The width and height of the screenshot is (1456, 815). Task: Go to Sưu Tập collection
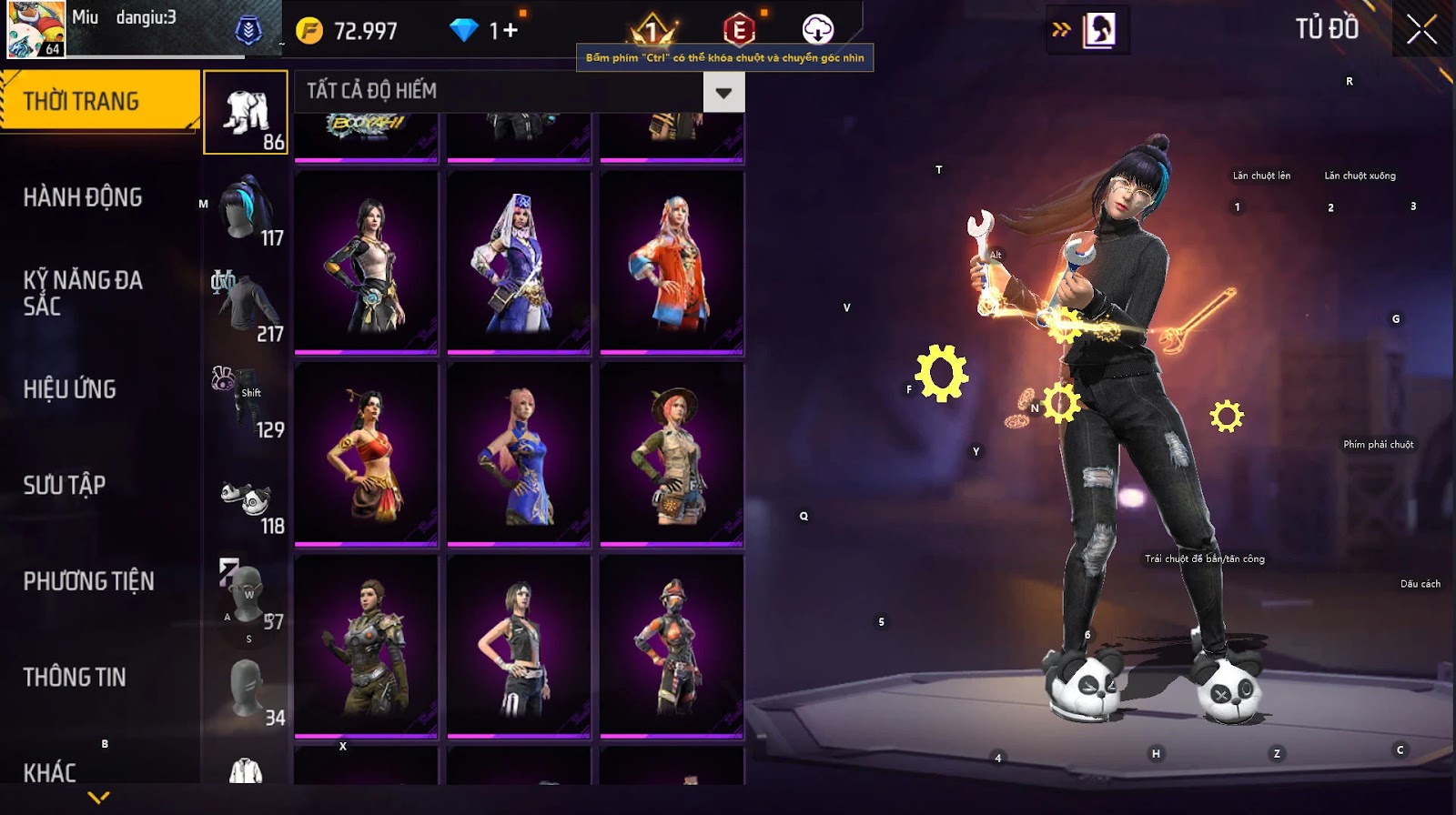(65, 485)
